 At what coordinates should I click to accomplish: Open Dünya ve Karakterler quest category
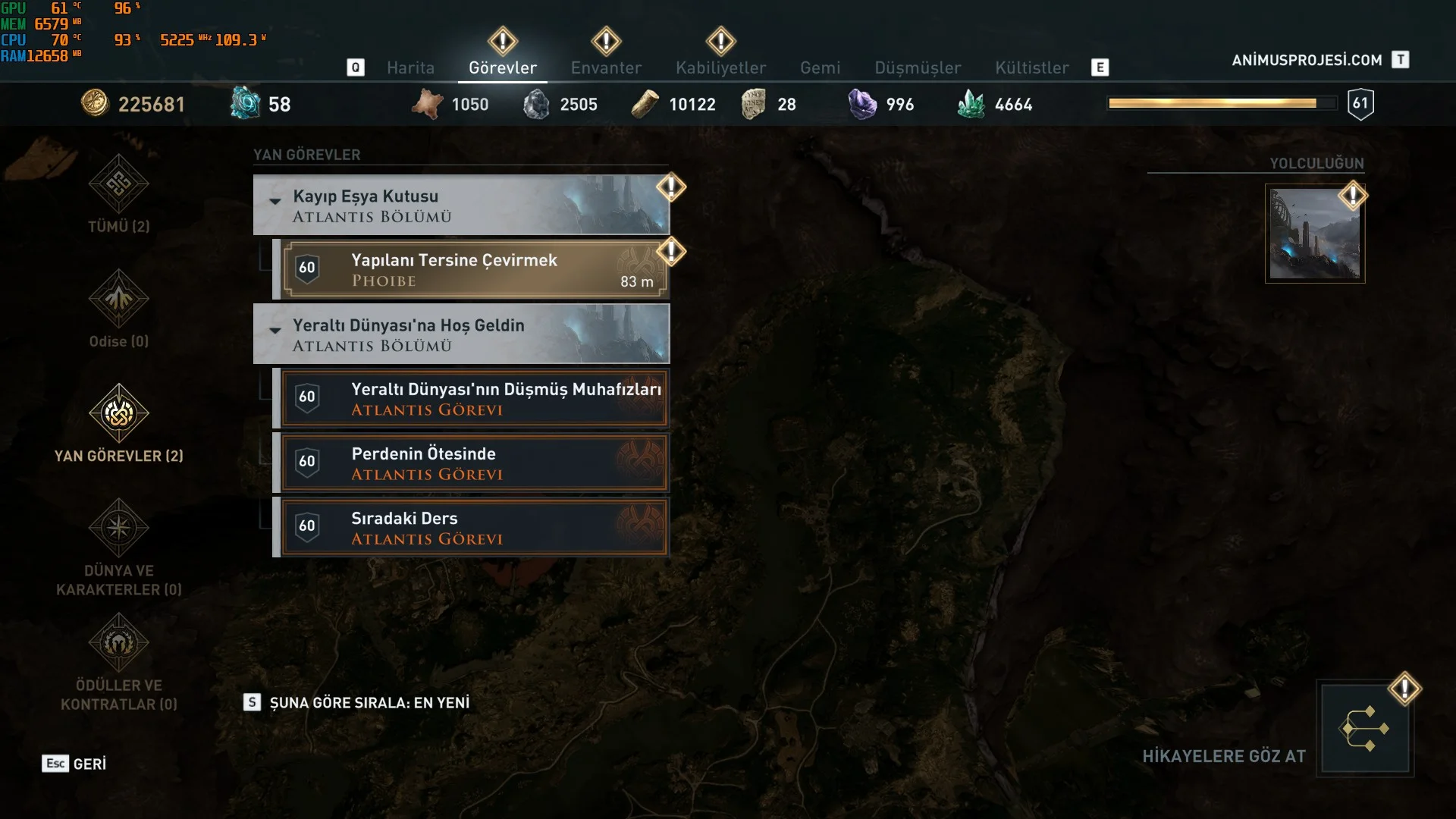(119, 546)
